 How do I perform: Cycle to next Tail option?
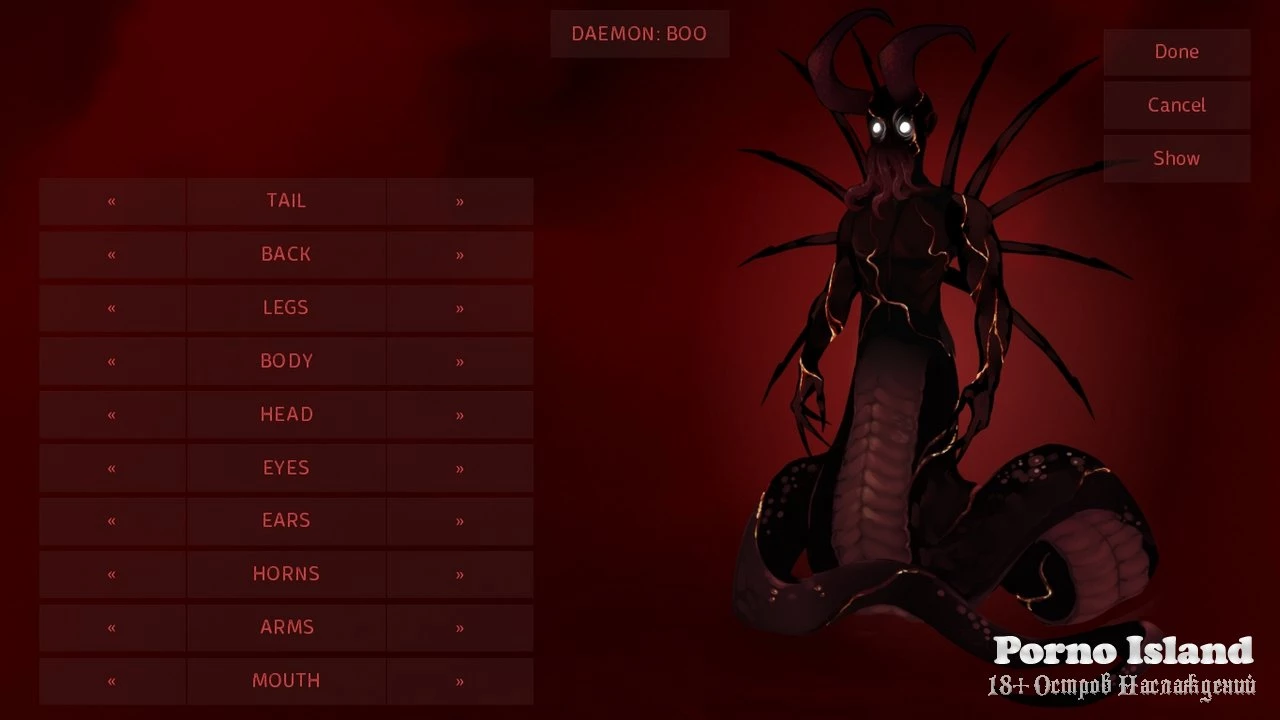[x=460, y=201]
